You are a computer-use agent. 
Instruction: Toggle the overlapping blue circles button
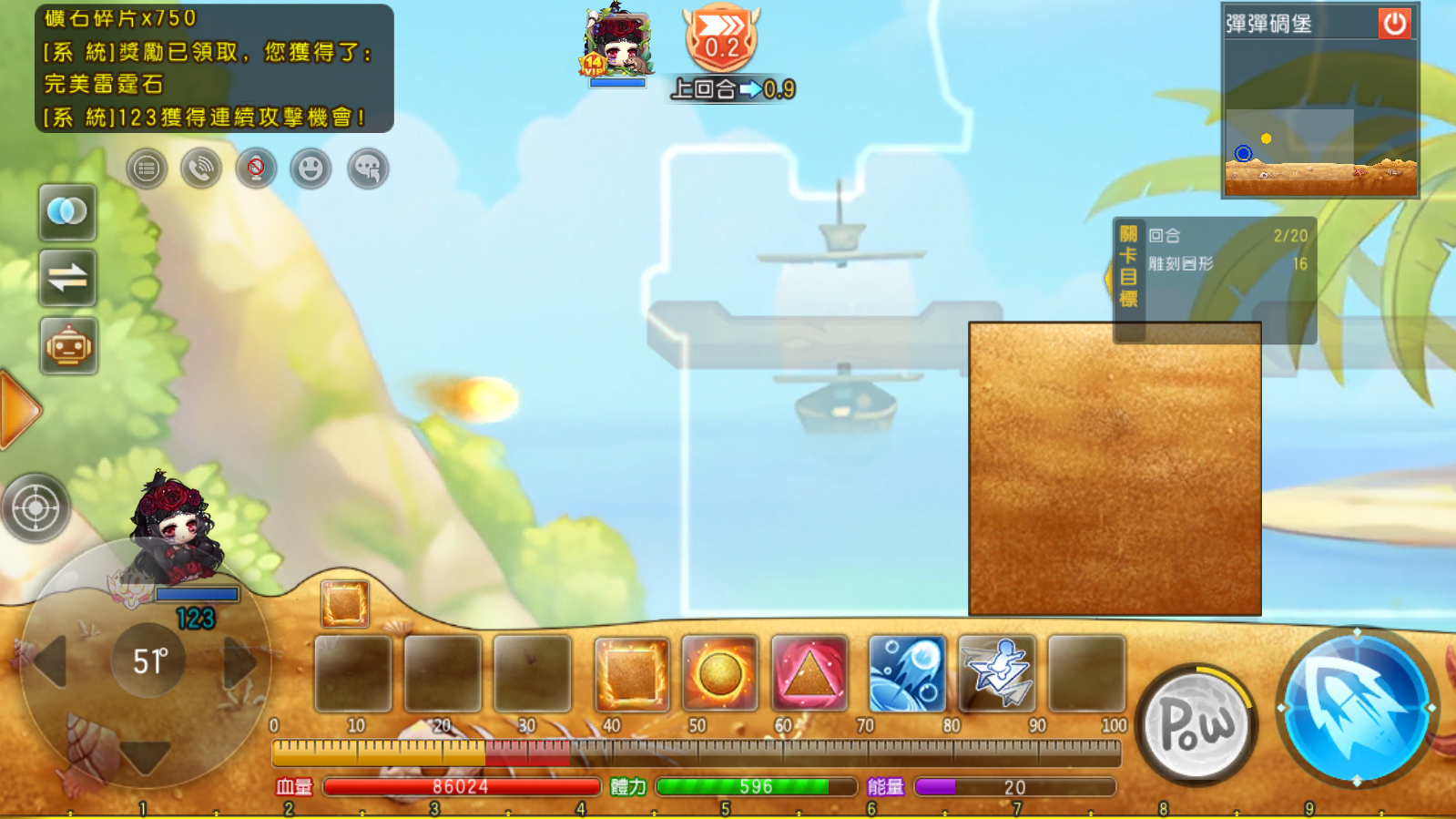point(67,212)
